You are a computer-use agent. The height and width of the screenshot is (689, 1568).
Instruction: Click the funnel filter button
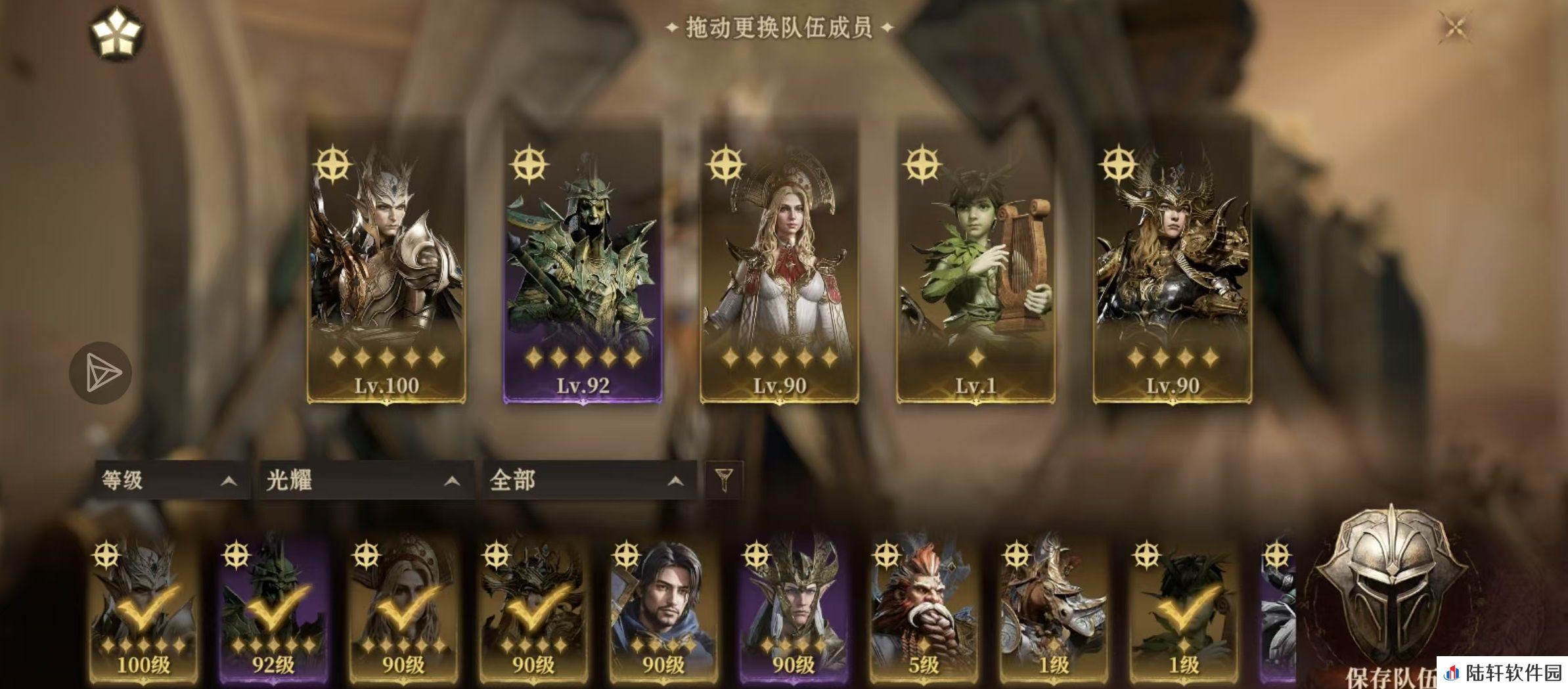pyautogui.click(x=724, y=479)
